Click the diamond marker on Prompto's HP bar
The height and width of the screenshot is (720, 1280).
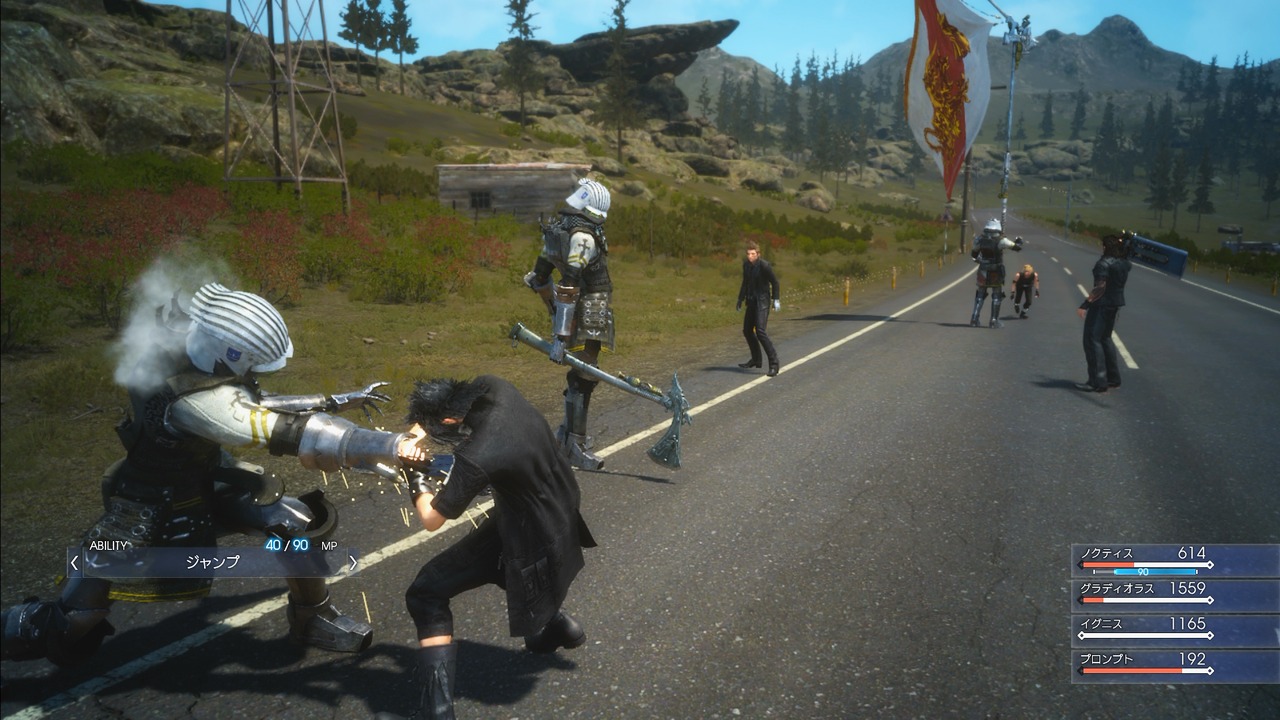(x=1211, y=670)
